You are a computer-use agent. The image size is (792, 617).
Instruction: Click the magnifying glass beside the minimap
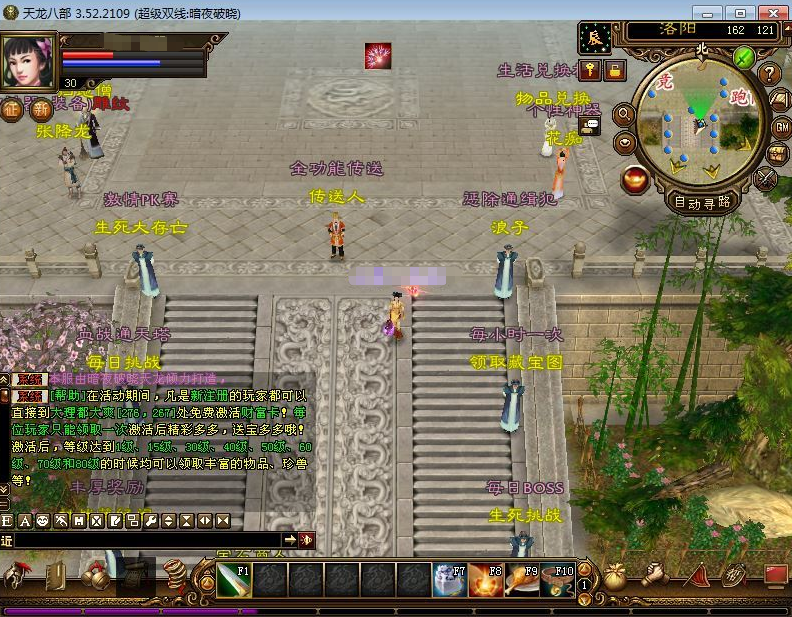[x=623, y=115]
